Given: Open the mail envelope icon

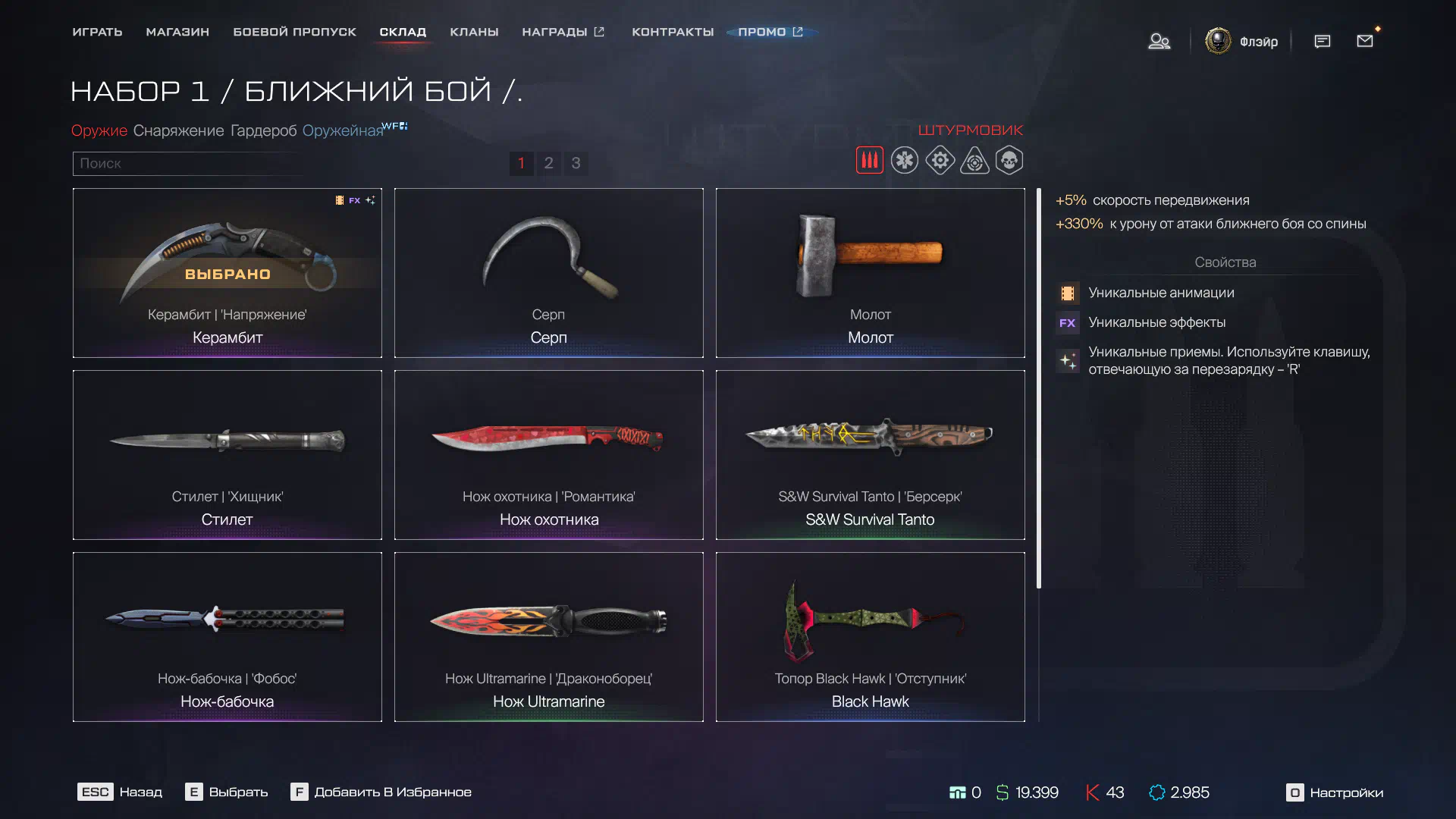Looking at the screenshot, I should pyautogui.click(x=1365, y=41).
